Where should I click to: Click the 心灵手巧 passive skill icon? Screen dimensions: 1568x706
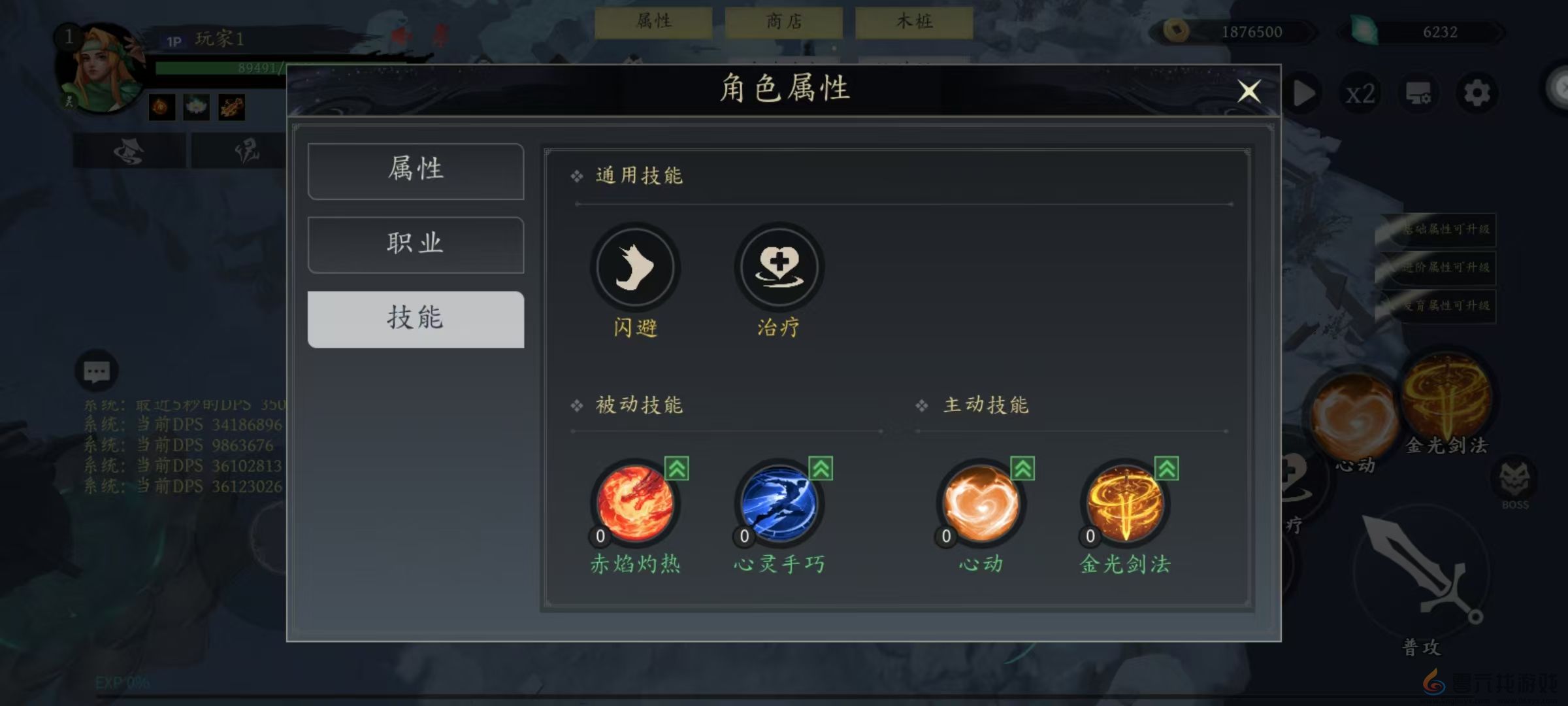777,502
